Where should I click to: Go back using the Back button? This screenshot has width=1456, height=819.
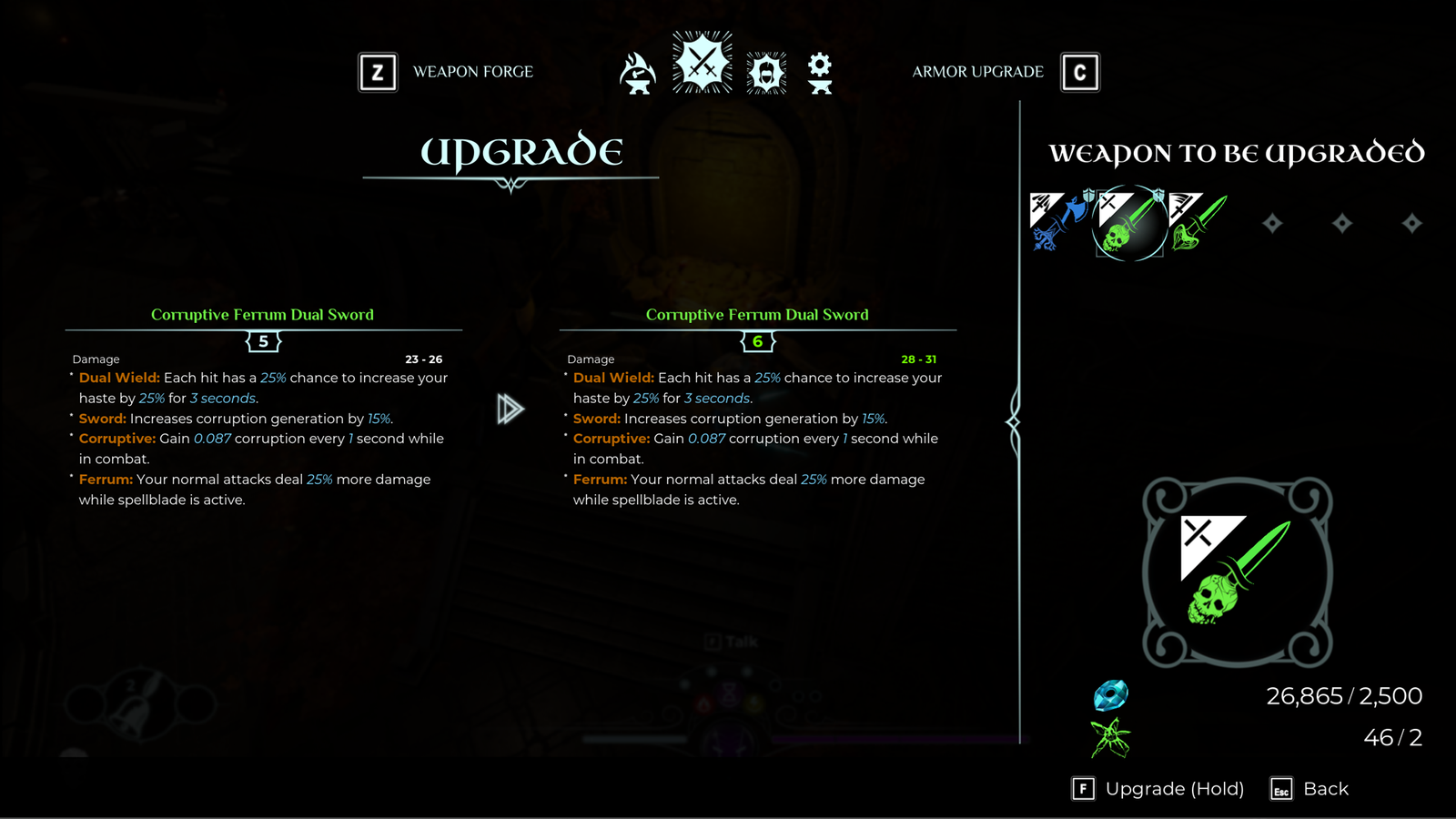click(x=1309, y=789)
